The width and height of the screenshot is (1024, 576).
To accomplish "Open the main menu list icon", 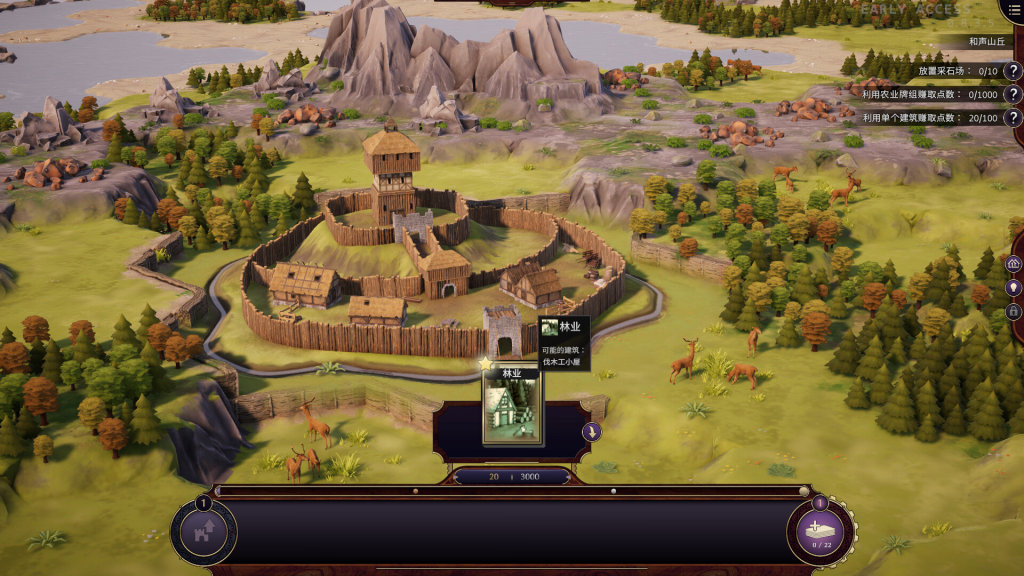I will tap(1014, 10).
